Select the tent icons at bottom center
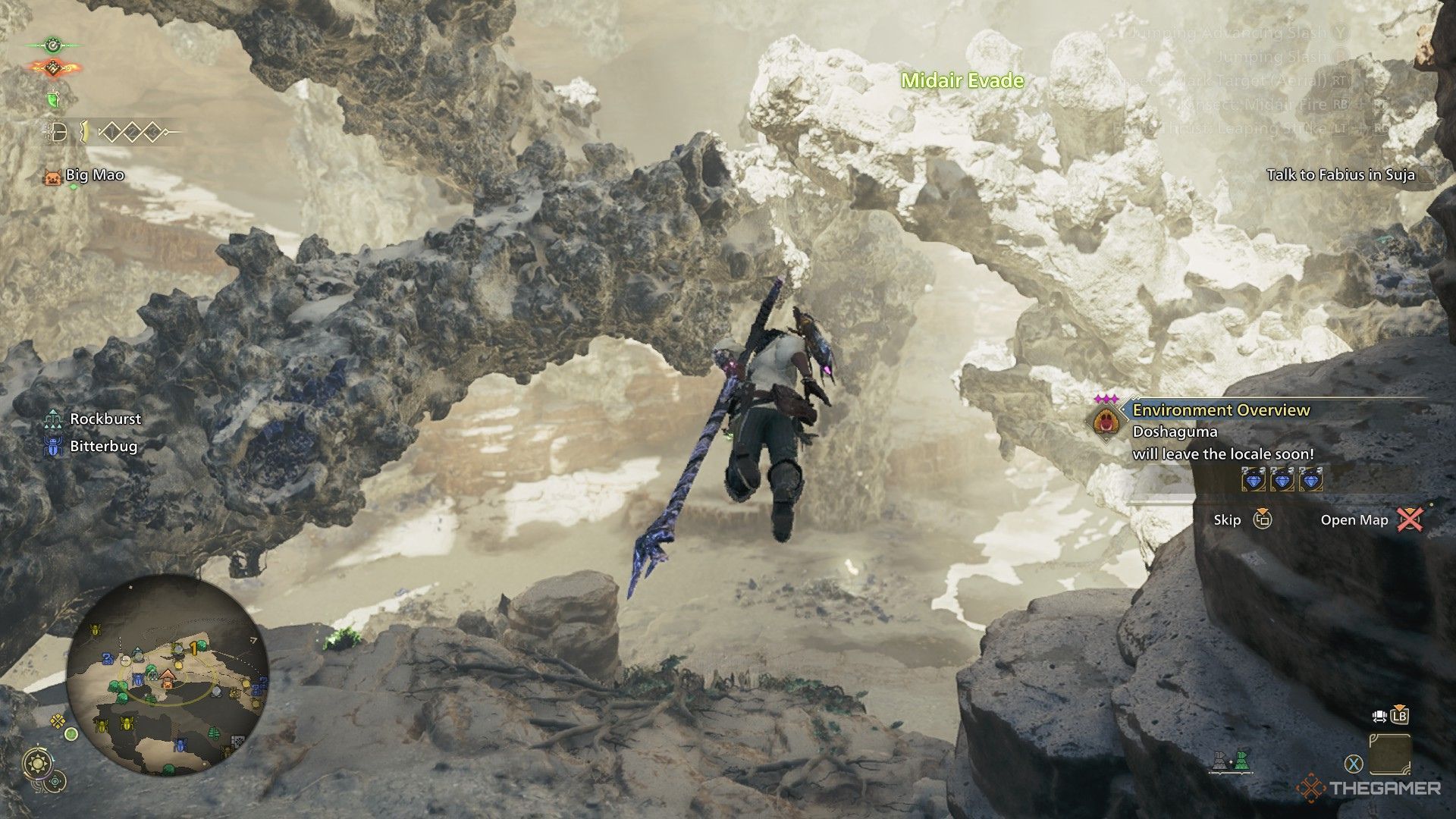The image size is (1456, 819). tap(1231, 762)
